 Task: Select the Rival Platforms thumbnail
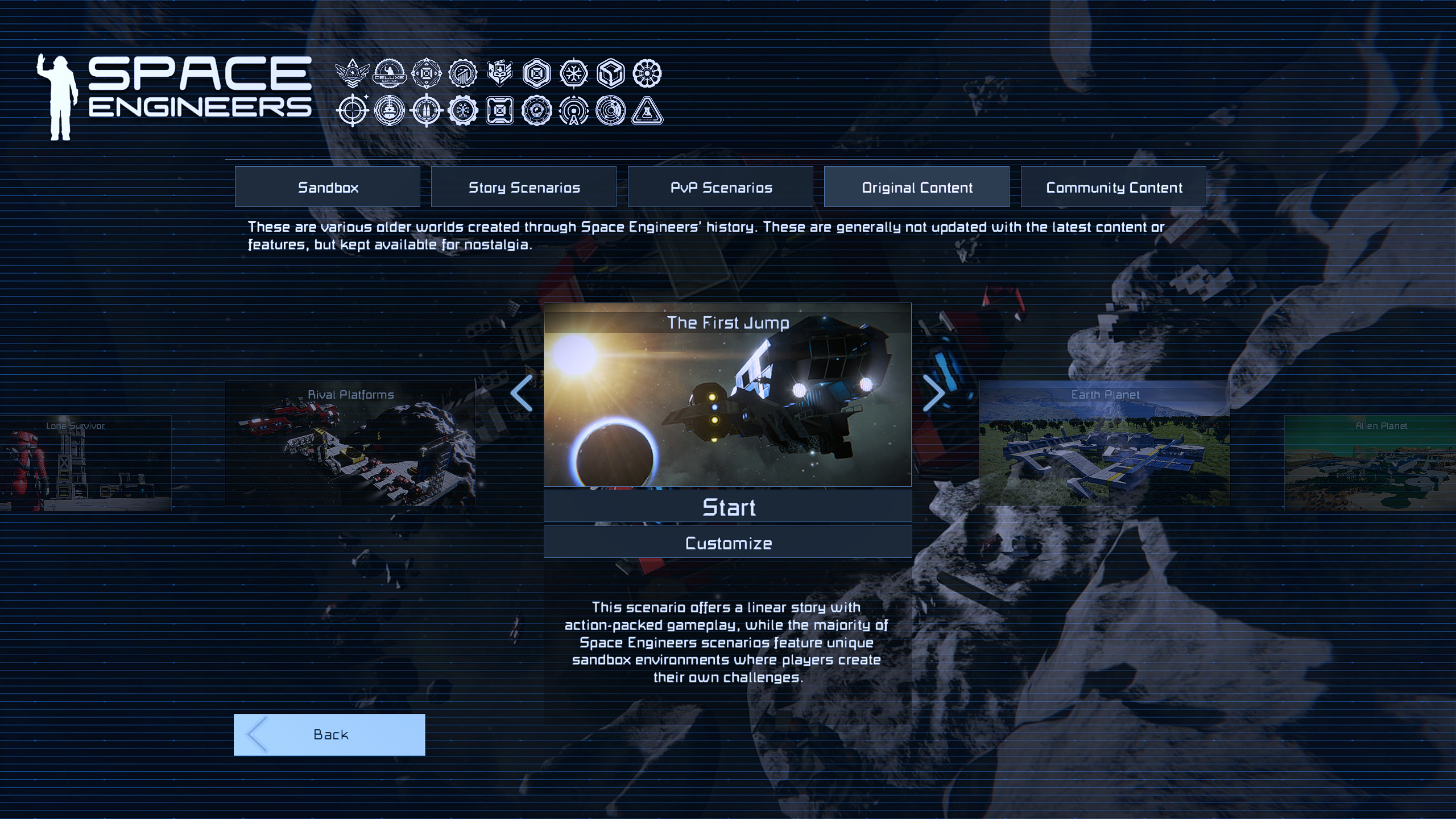350,444
